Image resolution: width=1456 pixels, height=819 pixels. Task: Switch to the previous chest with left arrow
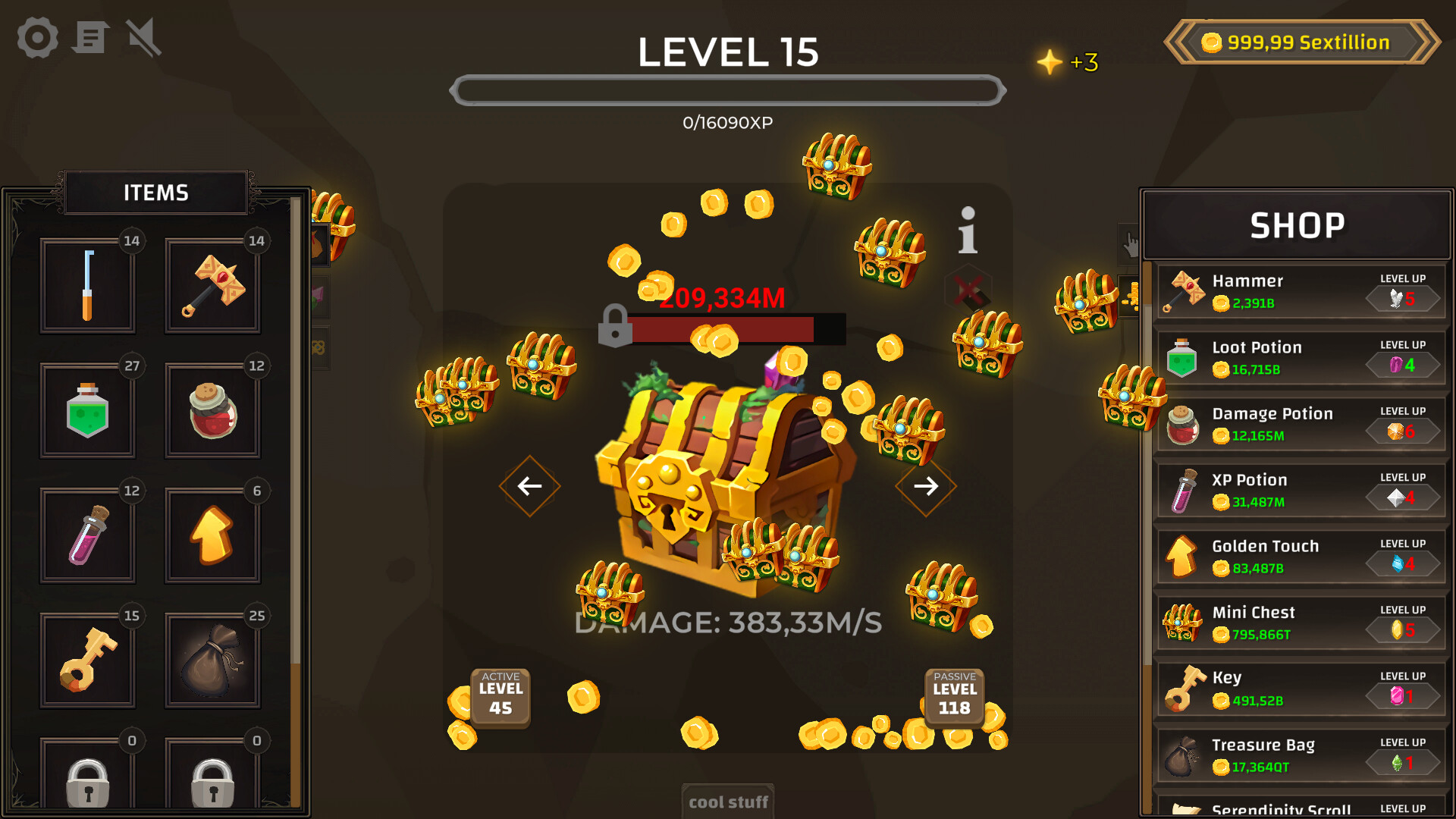coord(529,486)
